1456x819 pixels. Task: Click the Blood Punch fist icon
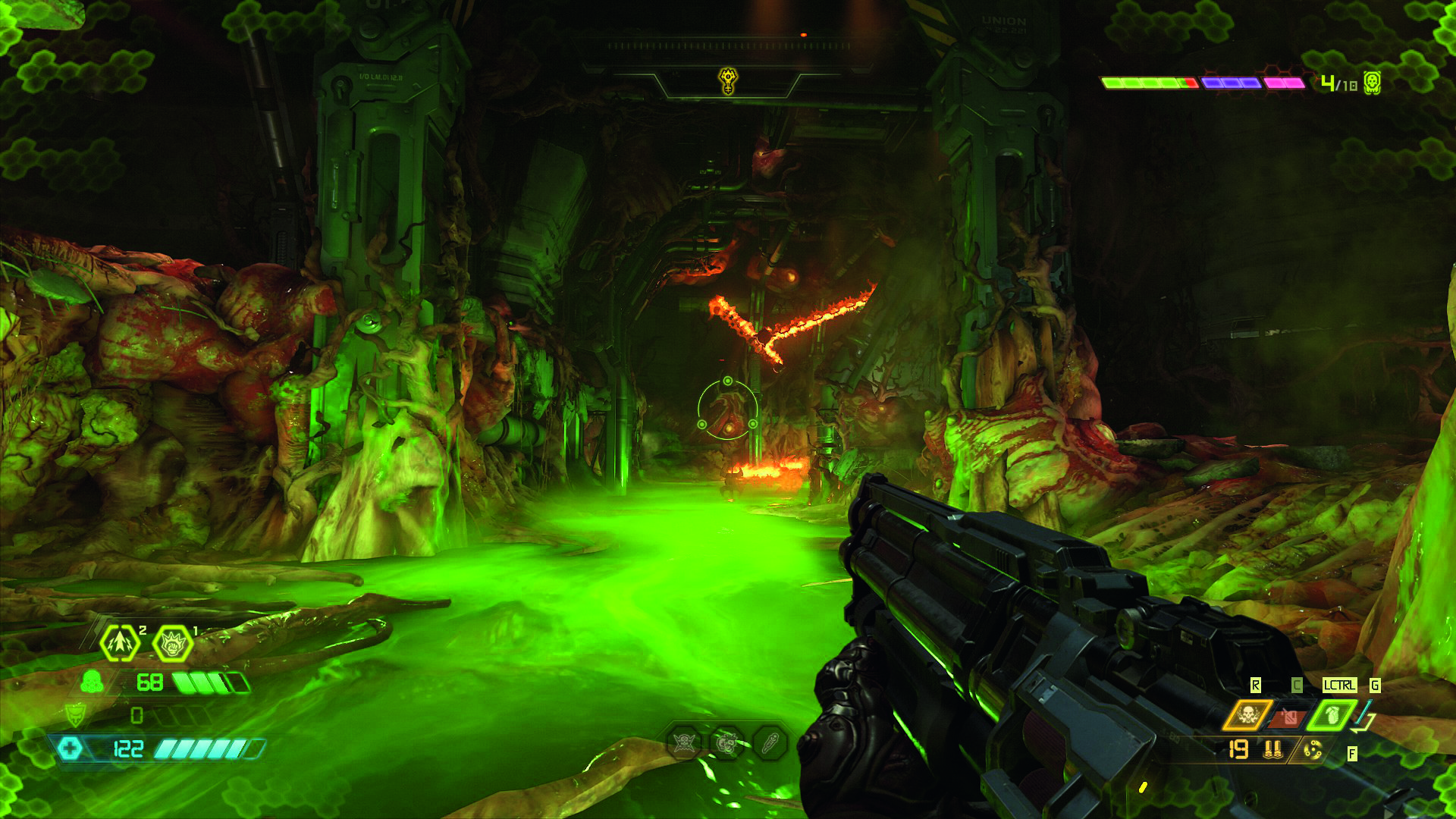tap(173, 644)
